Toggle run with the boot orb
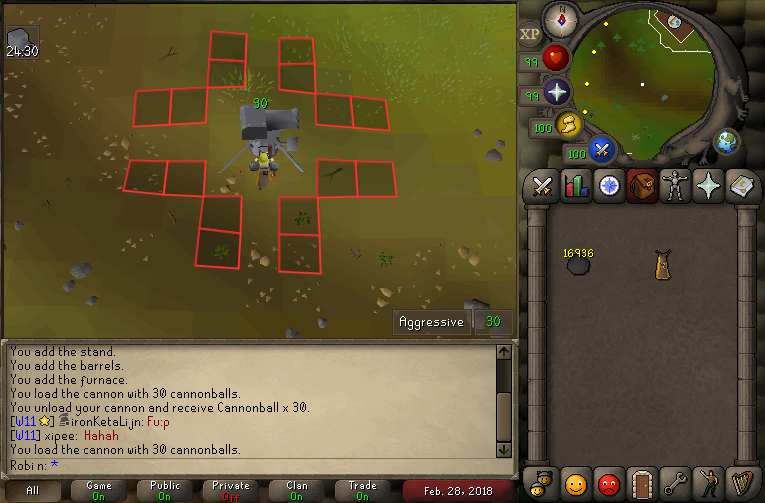 pyautogui.click(x=569, y=125)
